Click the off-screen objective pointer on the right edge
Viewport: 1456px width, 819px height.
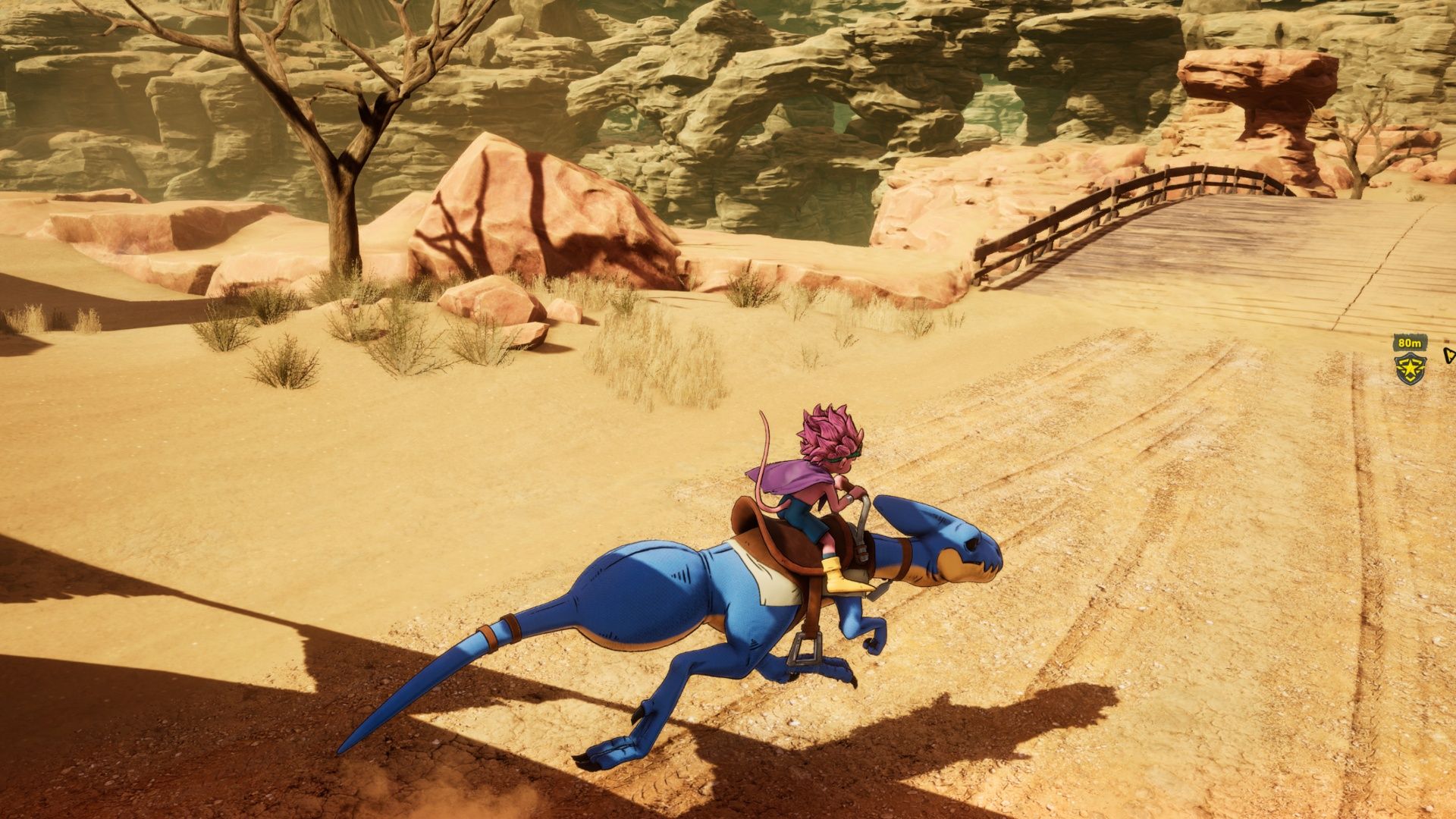1449,356
